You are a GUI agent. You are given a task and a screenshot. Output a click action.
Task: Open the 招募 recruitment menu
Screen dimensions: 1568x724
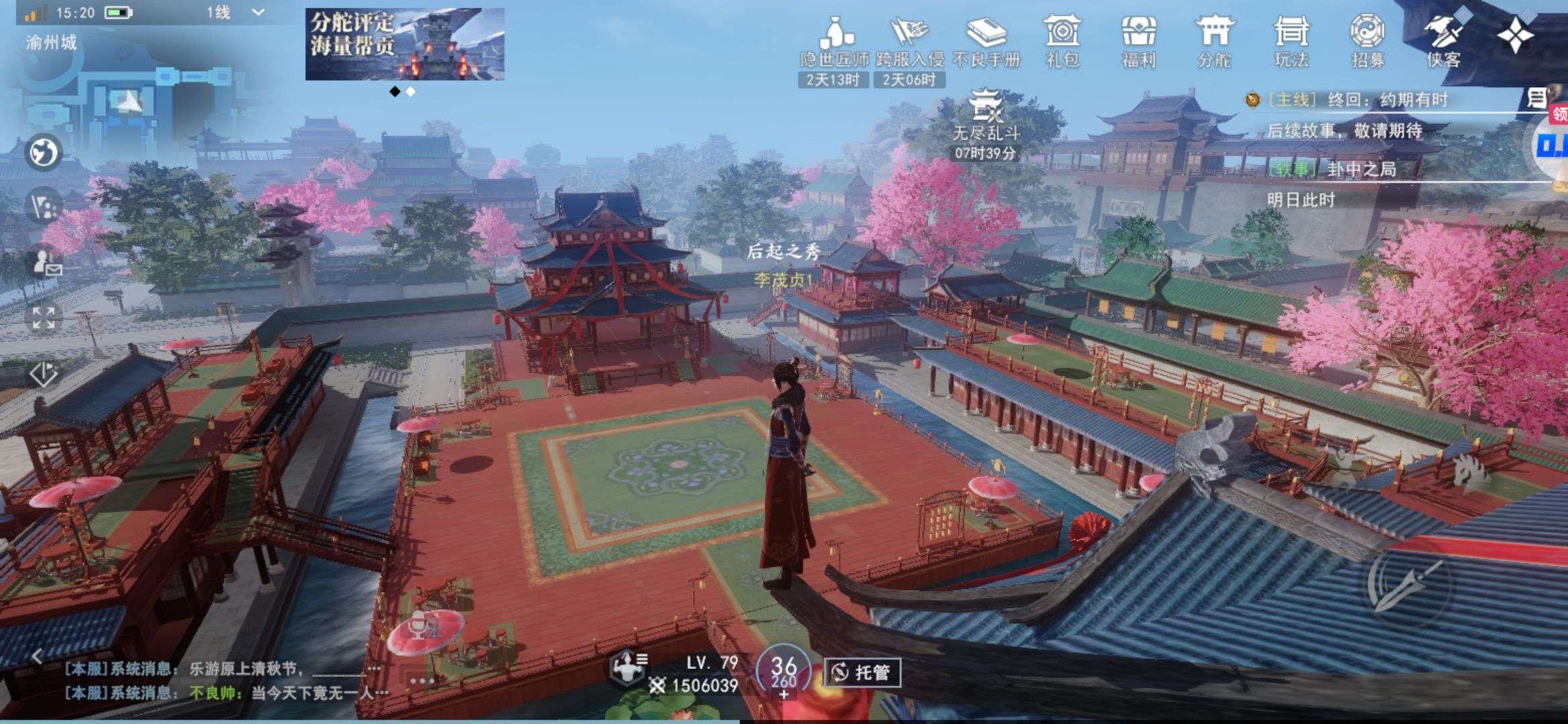click(x=1368, y=42)
